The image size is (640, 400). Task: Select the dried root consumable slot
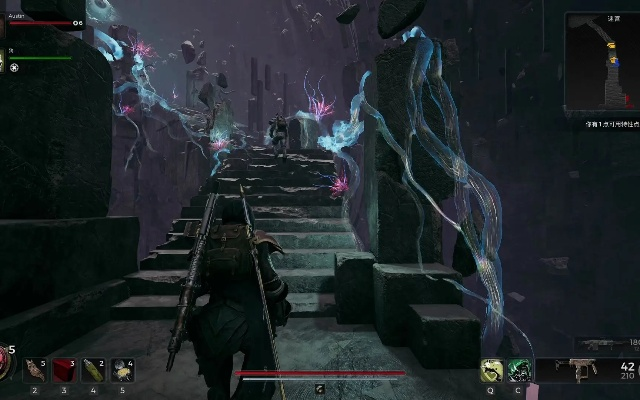point(34,371)
